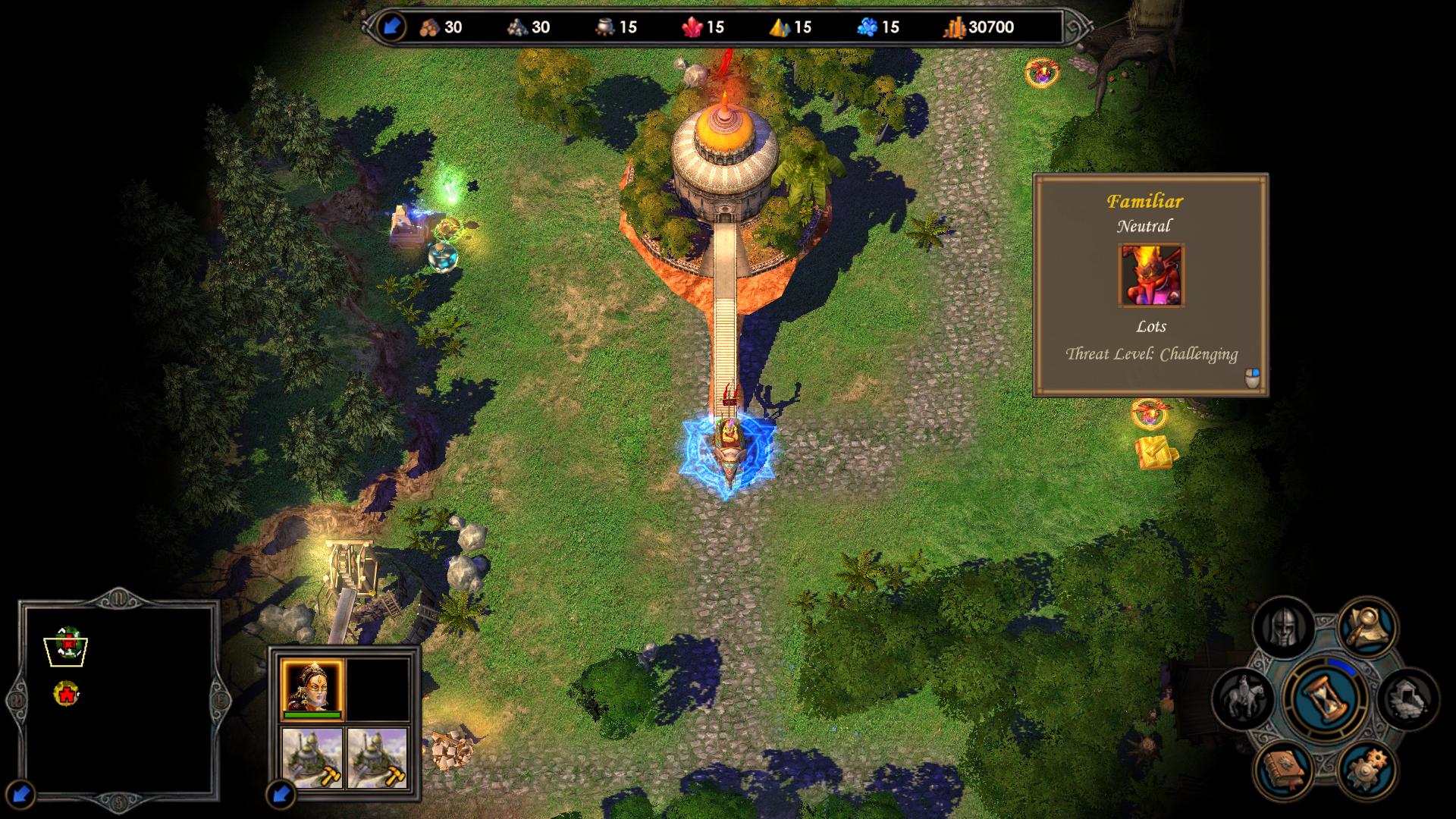1456x819 pixels.
Task: Click the mine entrance underground button
Action: (1407, 698)
